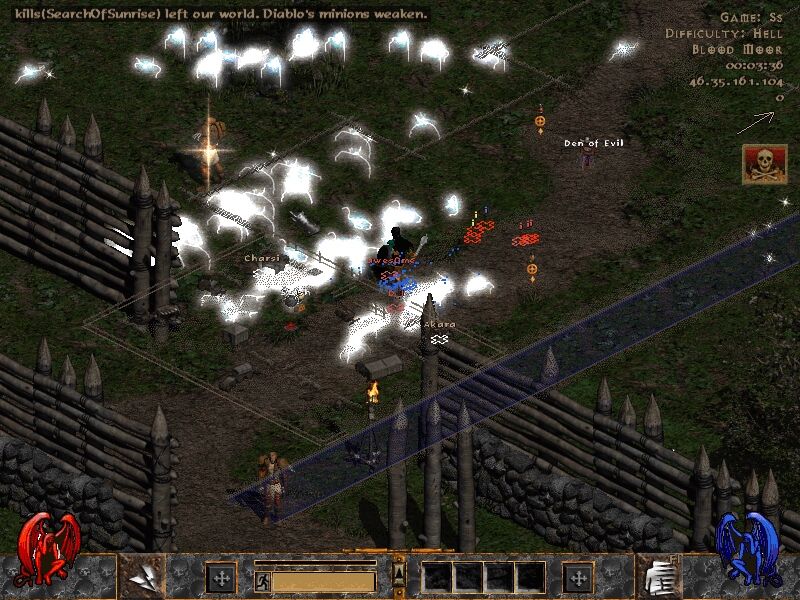Screen dimensions: 800x600
Task: Toggle run/walk with the running man icon
Action: point(262,579)
